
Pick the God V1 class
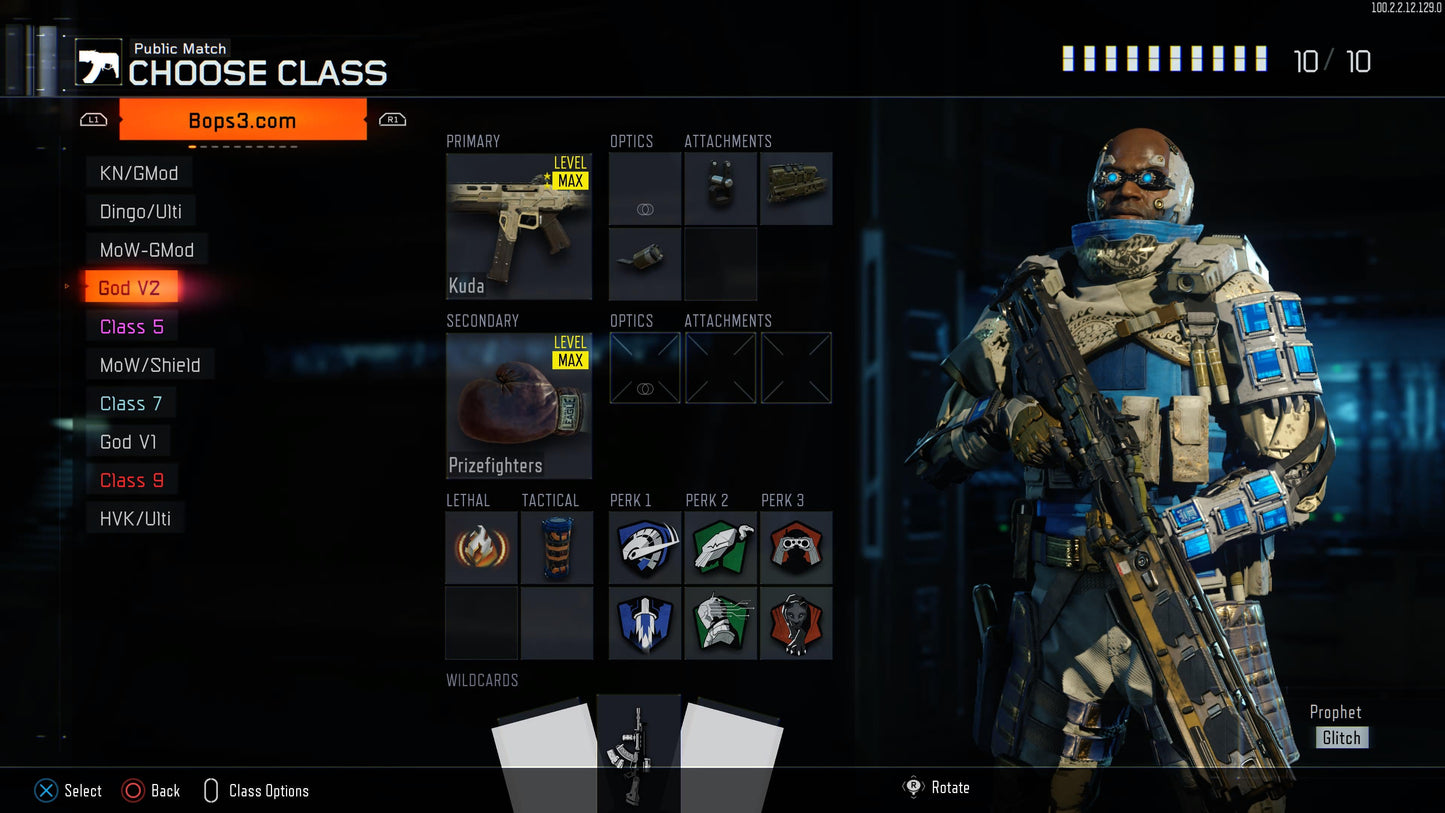(128, 442)
